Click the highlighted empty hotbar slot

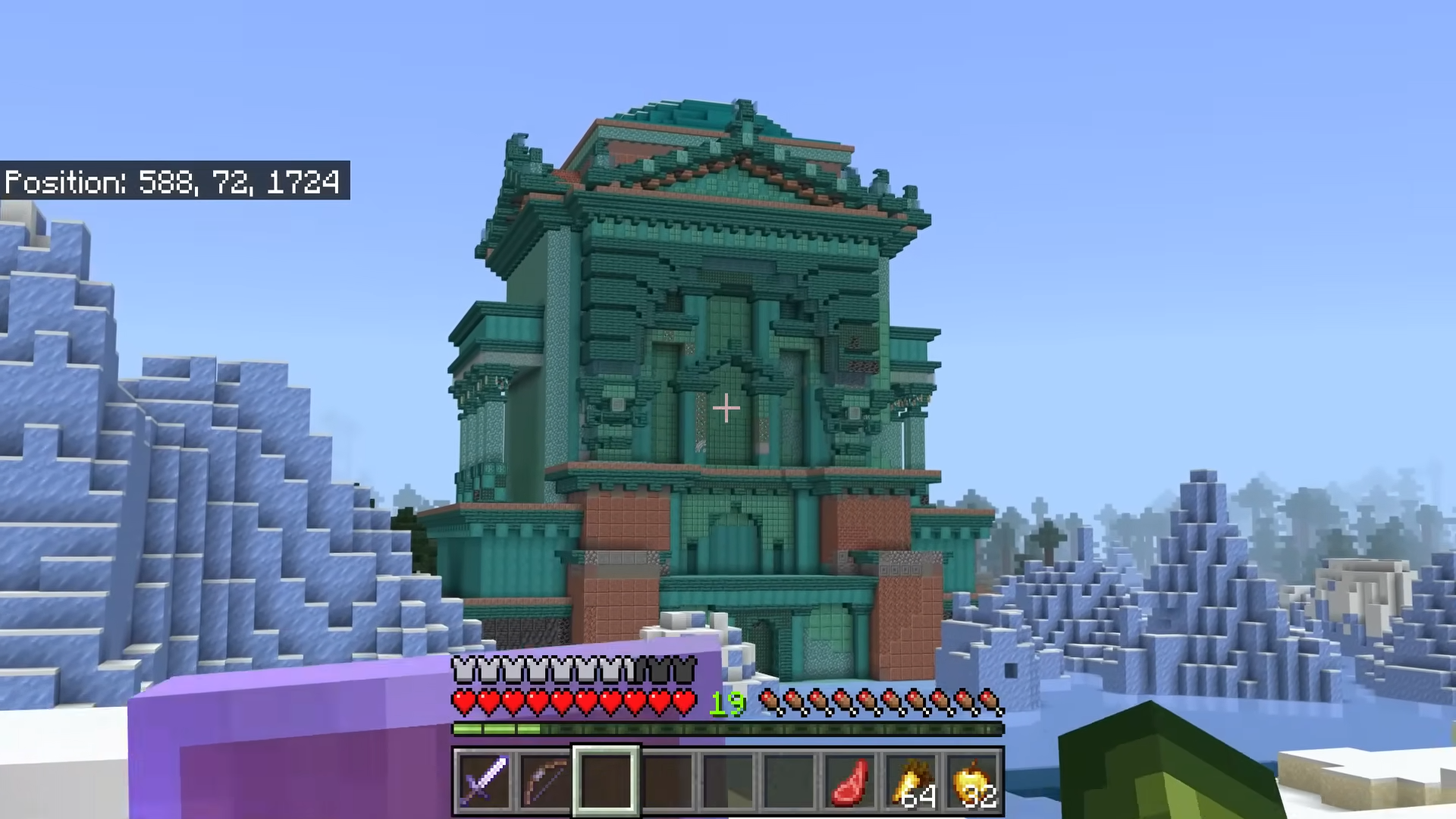tap(606, 780)
